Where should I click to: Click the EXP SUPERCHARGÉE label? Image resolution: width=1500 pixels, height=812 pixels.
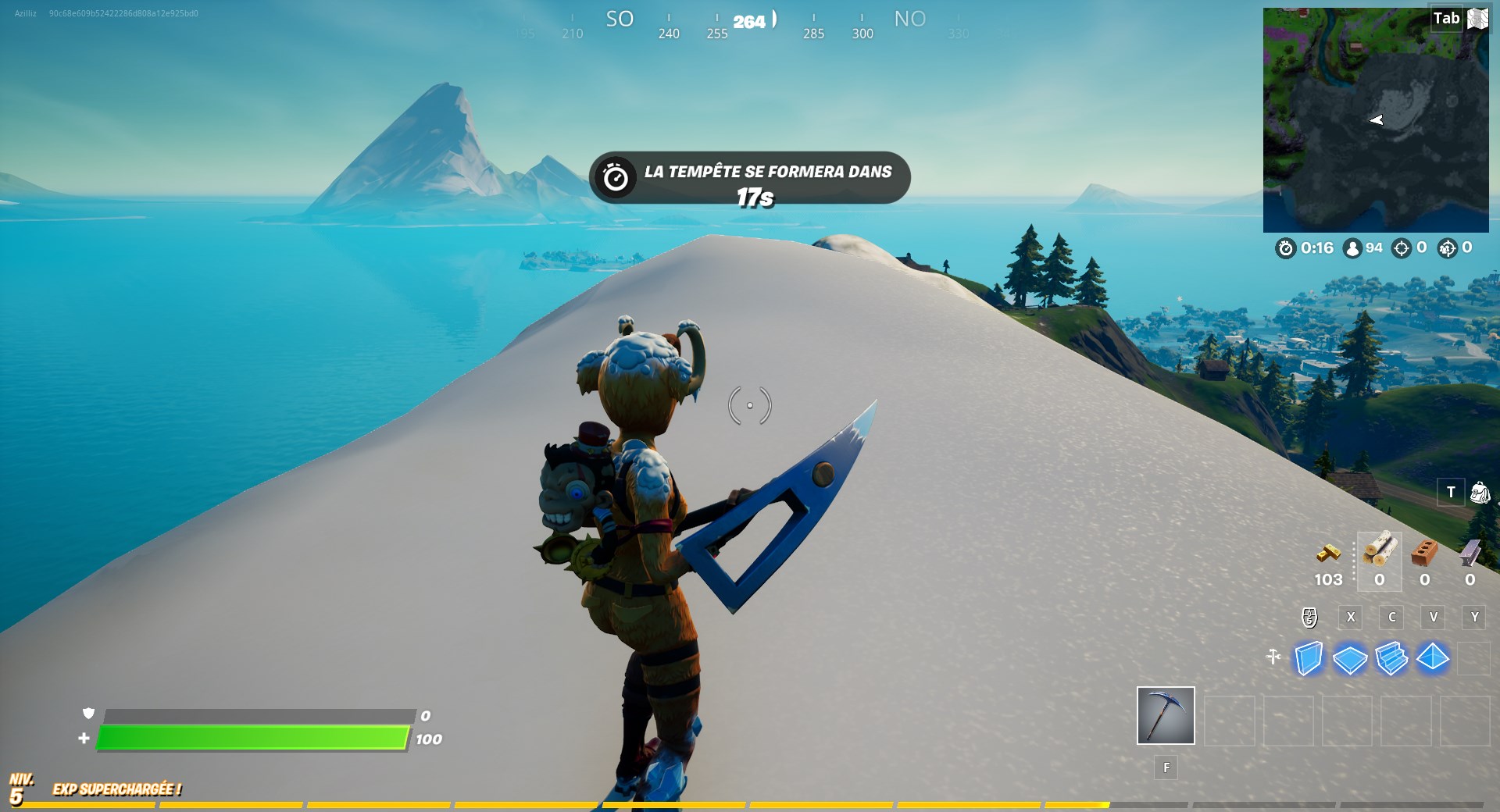coord(116,789)
